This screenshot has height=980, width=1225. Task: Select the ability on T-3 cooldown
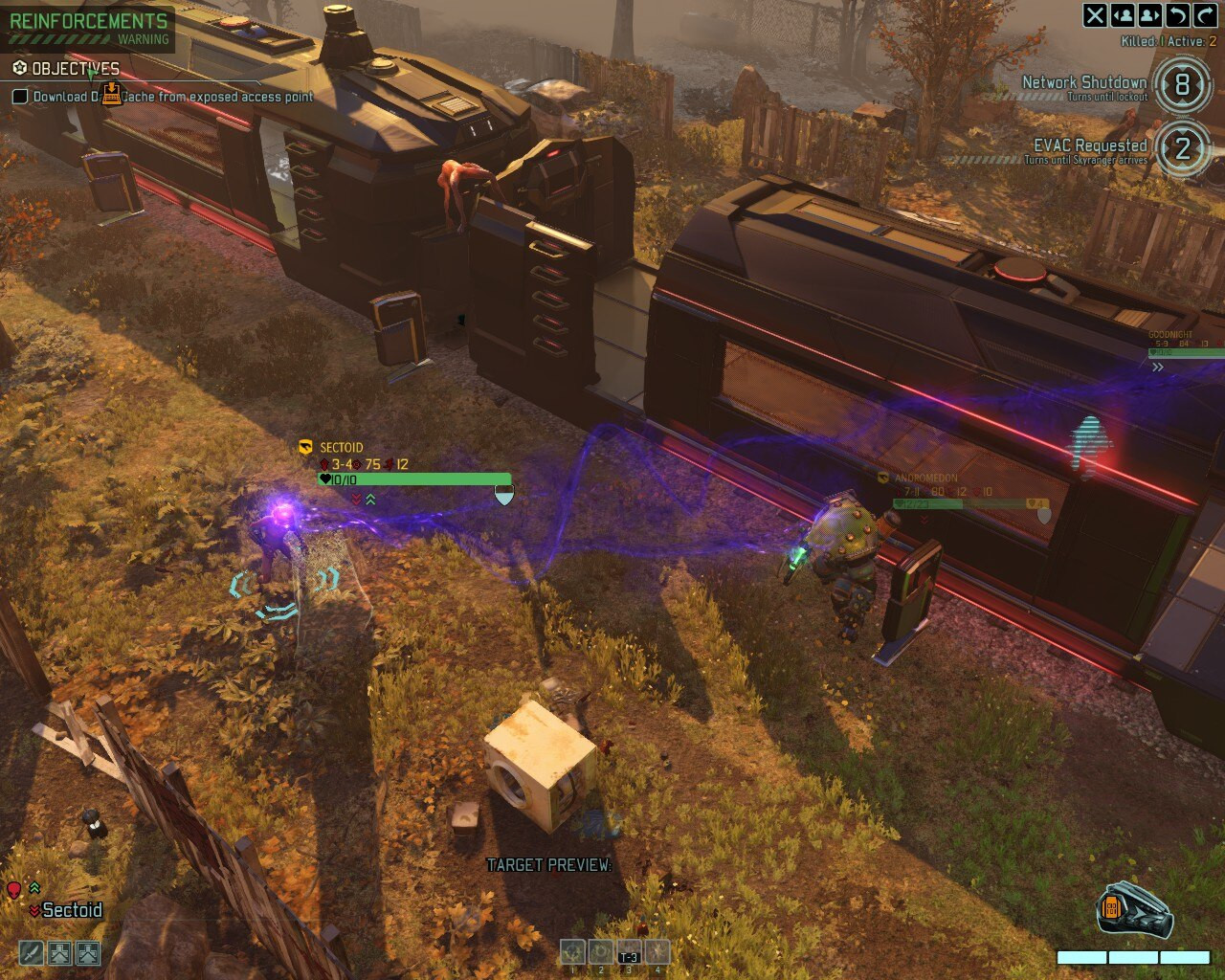[x=629, y=952]
